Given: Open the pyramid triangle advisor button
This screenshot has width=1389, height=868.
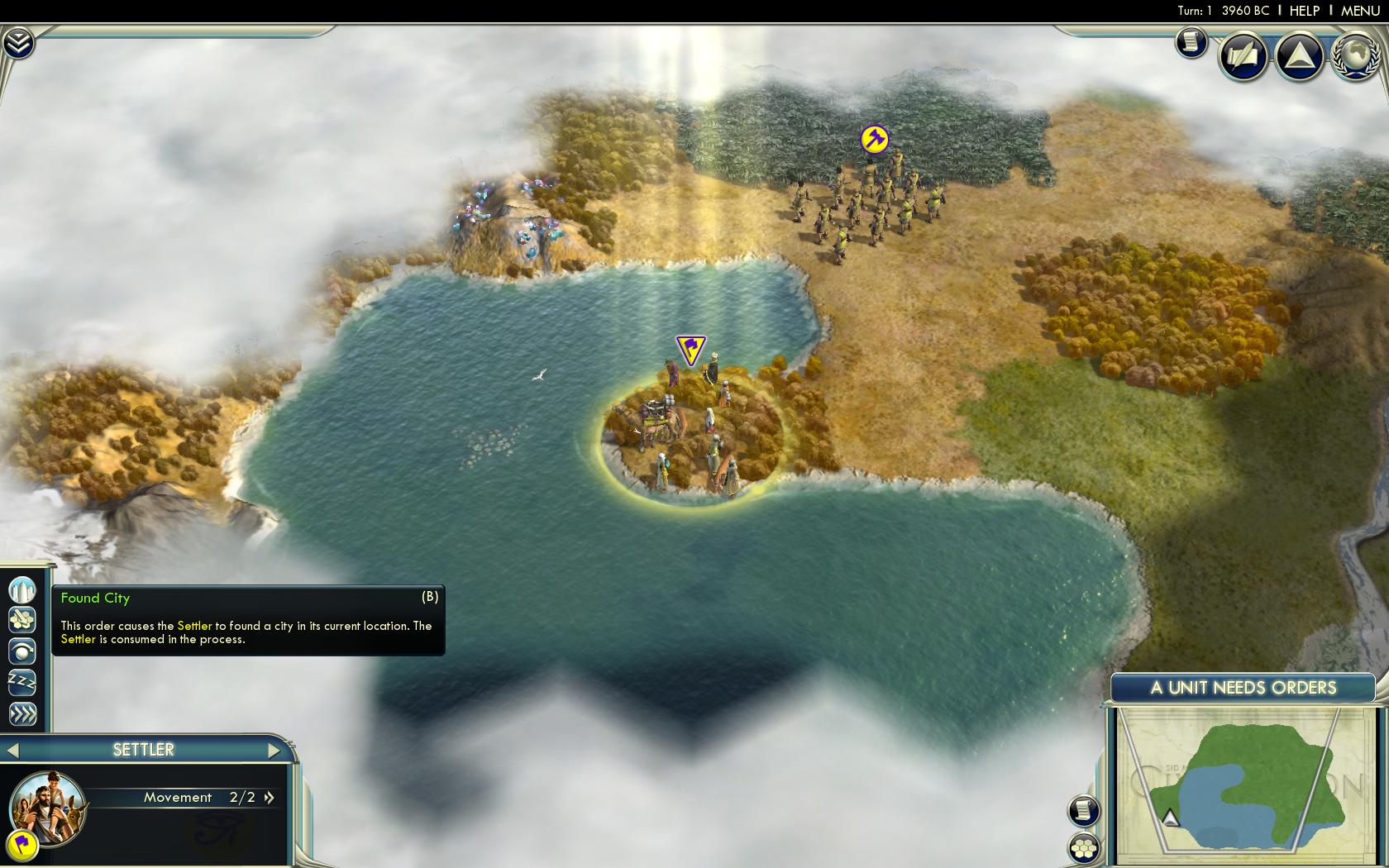Looking at the screenshot, I should pyautogui.click(x=1300, y=55).
